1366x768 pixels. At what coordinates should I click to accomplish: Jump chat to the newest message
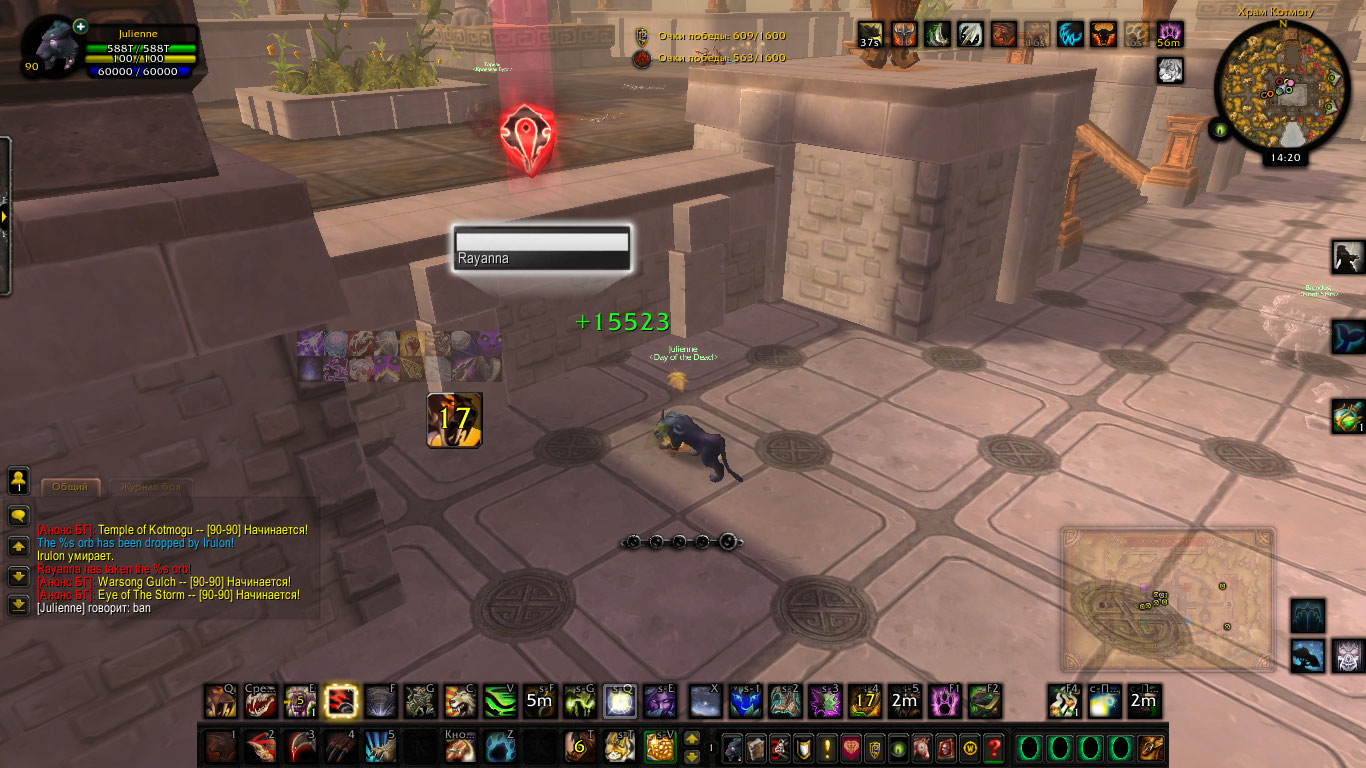19,605
